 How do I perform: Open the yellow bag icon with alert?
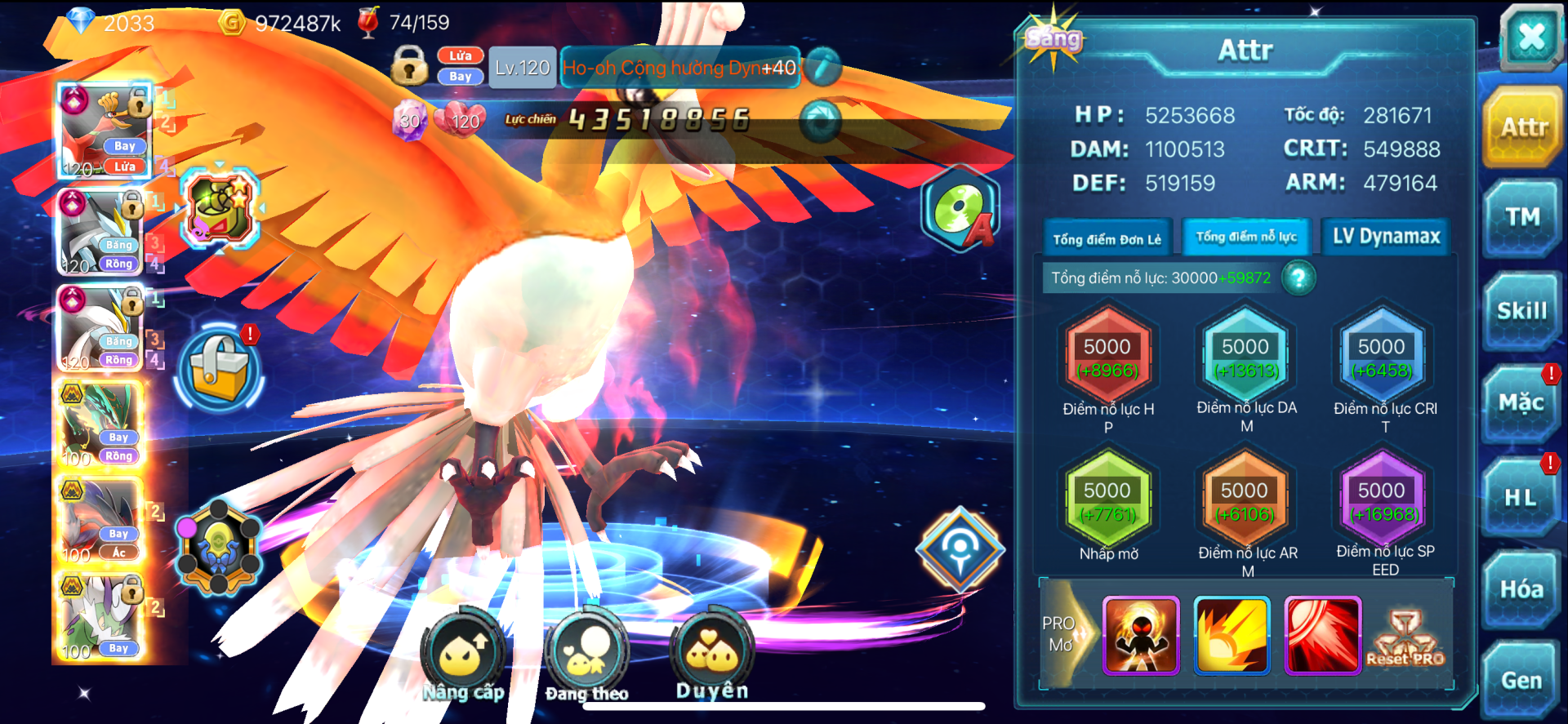click(x=219, y=369)
